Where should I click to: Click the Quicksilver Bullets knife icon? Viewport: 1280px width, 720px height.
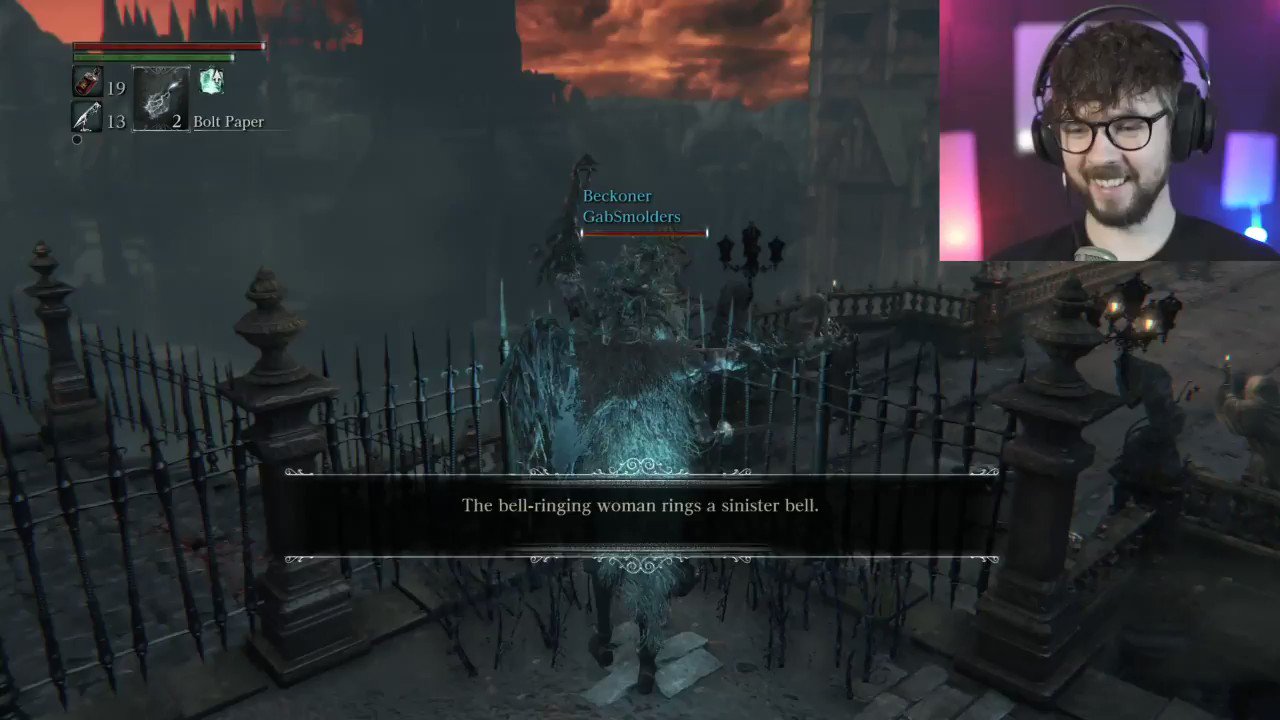pos(86,118)
